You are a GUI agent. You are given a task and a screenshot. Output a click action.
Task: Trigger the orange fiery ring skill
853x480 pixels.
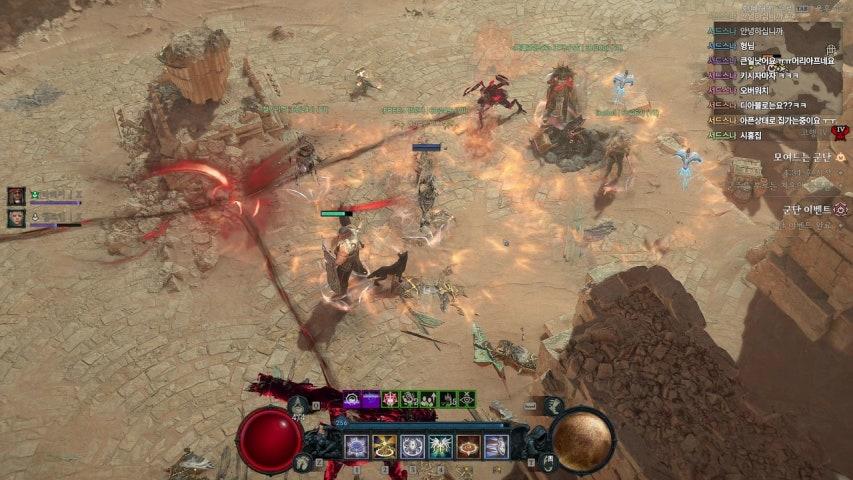[469, 446]
